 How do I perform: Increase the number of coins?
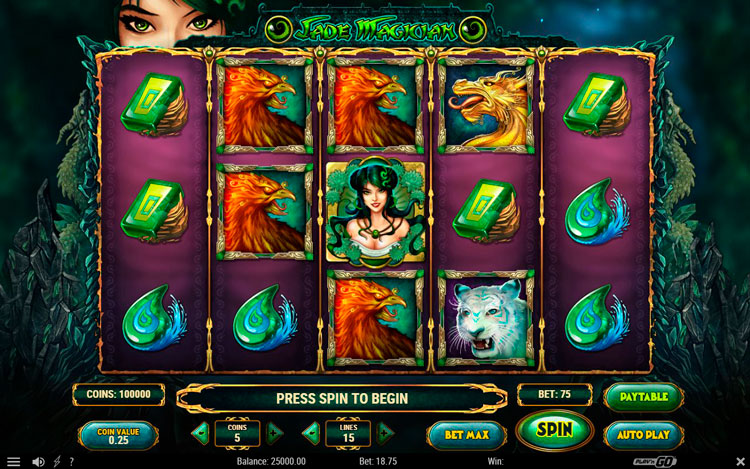tap(274, 434)
